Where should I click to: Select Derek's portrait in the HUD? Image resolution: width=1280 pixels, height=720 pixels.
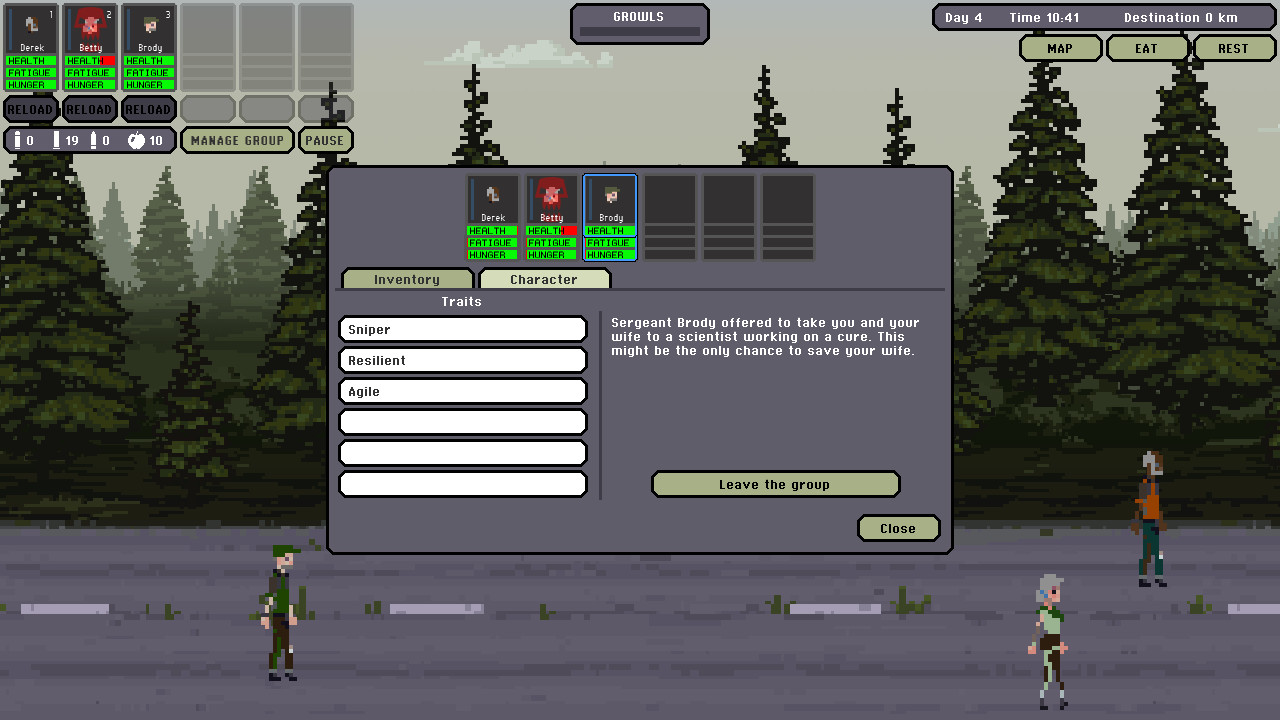[x=31, y=30]
